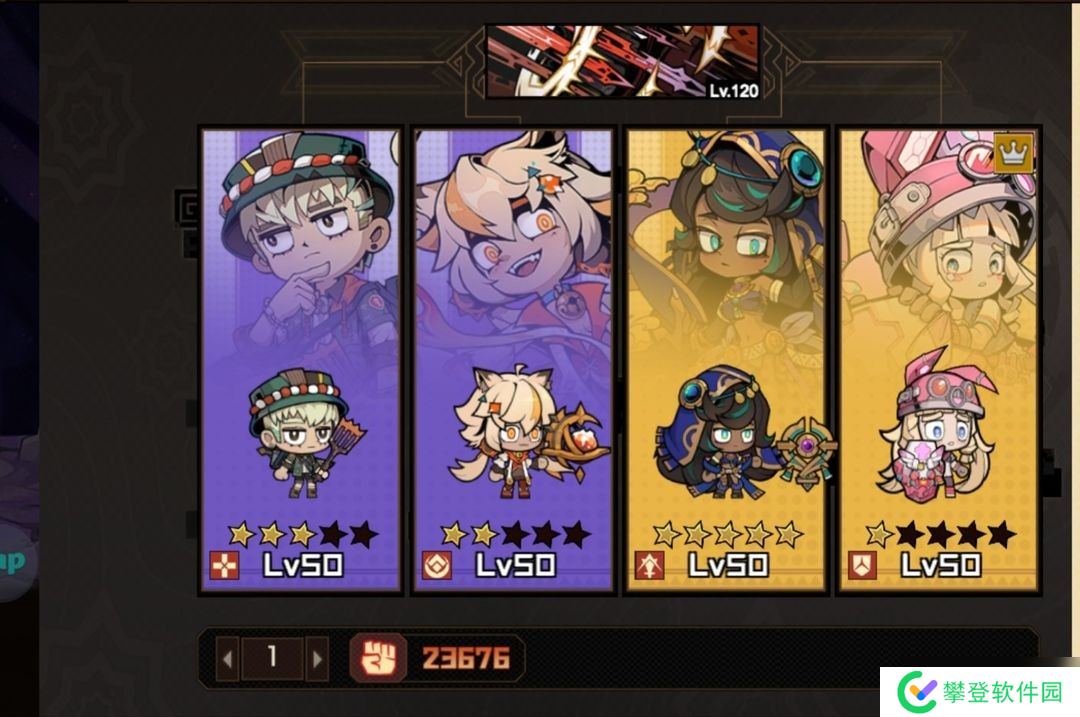This screenshot has width=1080, height=717.
Task: Open the green-logo site watermark
Action: tap(979, 691)
